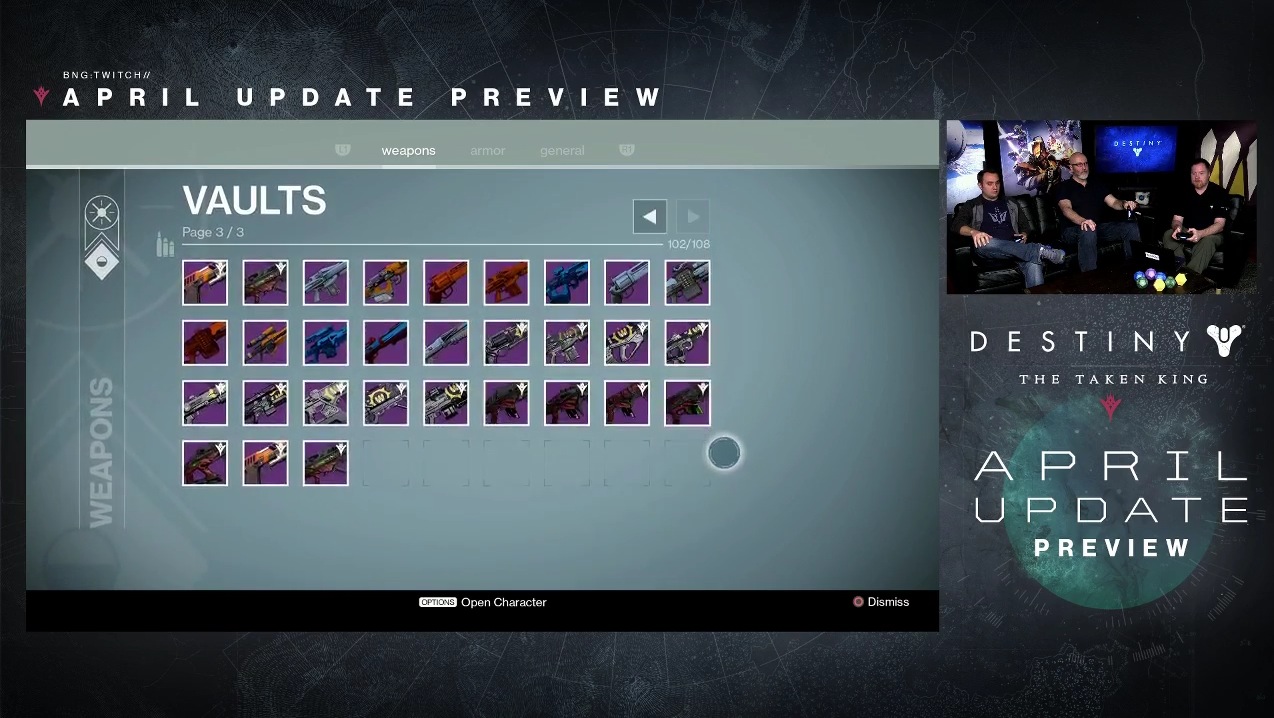Click the greyed-out next page arrow
Viewport: 1274px width, 718px height.
coord(693,216)
